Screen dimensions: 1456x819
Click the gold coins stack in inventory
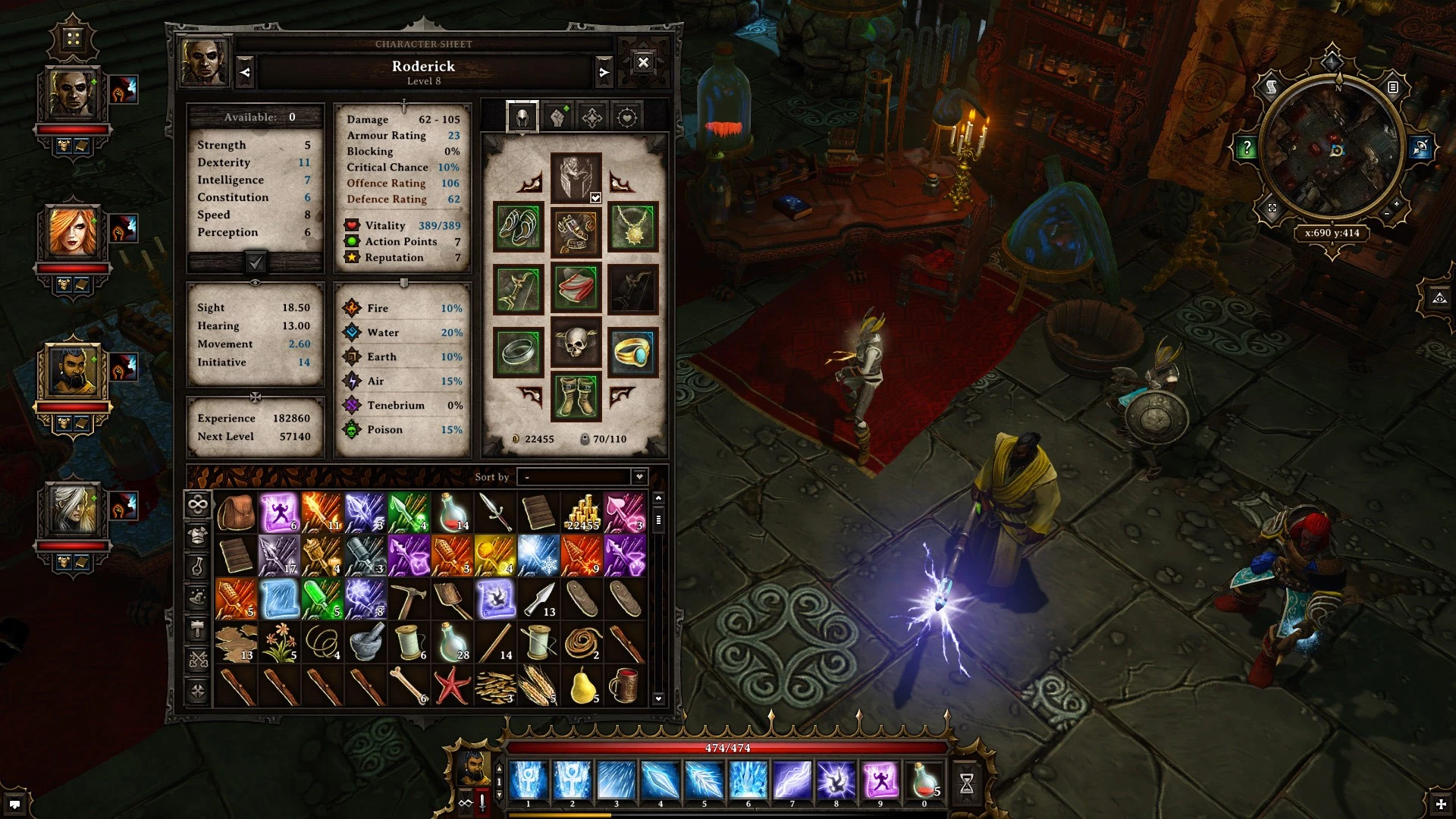[x=582, y=513]
